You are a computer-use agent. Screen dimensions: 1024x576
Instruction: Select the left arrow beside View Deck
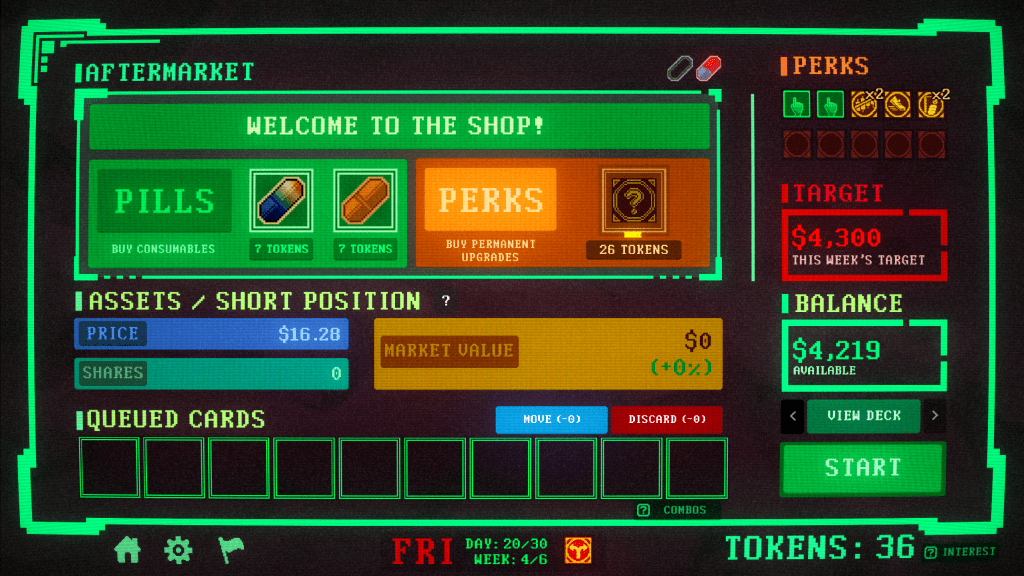coord(791,416)
